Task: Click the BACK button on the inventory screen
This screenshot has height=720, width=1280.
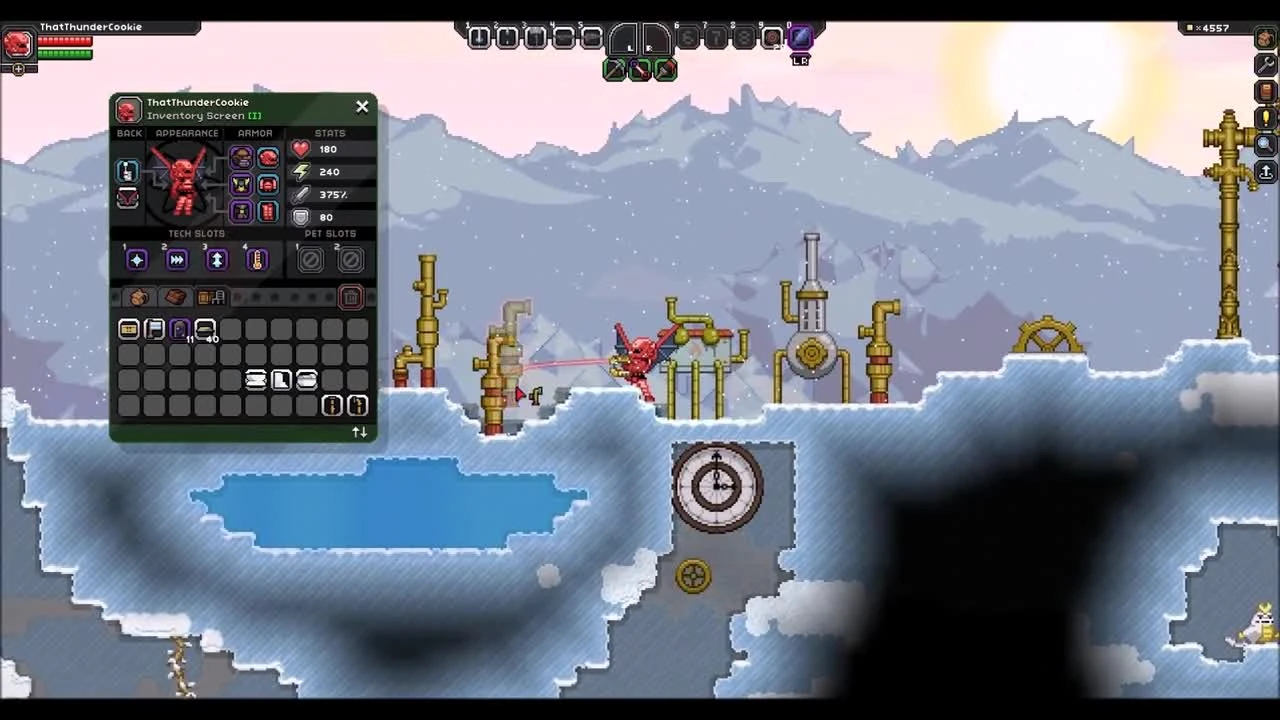Action: [x=128, y=133]
